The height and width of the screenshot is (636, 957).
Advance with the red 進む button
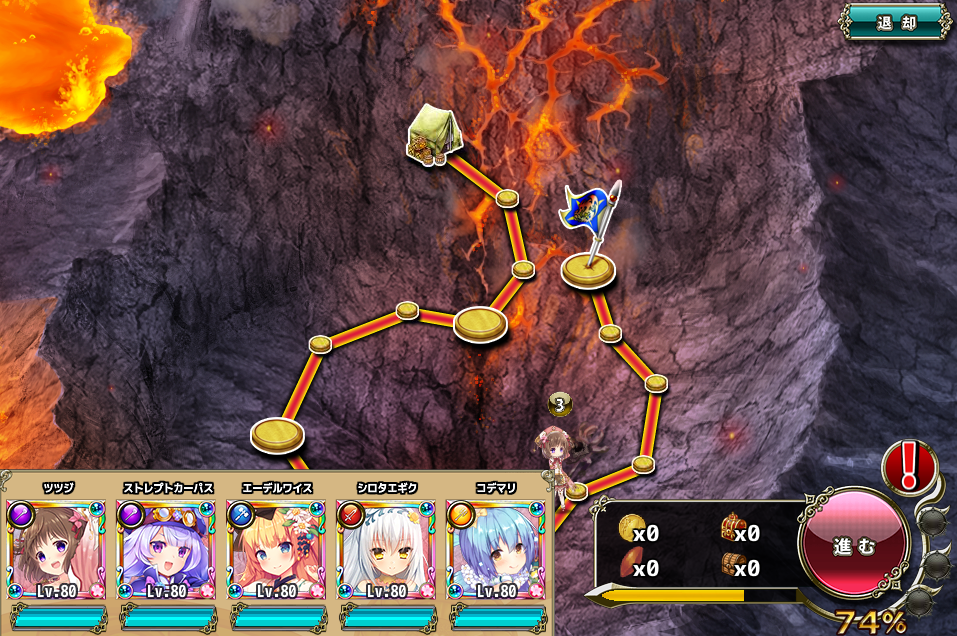tap(854, 546)
